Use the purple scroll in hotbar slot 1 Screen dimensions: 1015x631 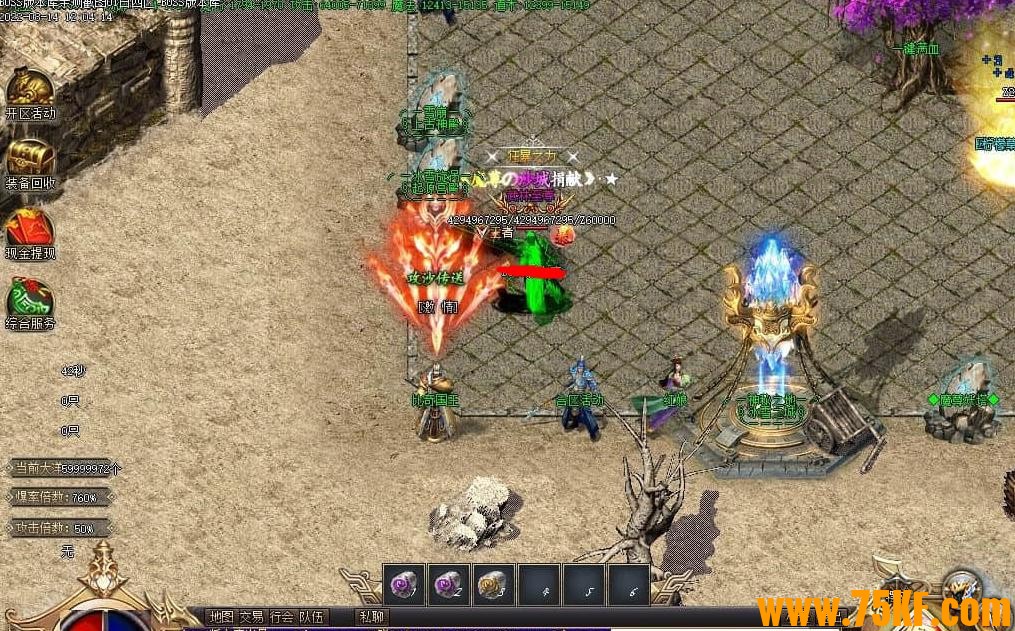coord(404,585)
